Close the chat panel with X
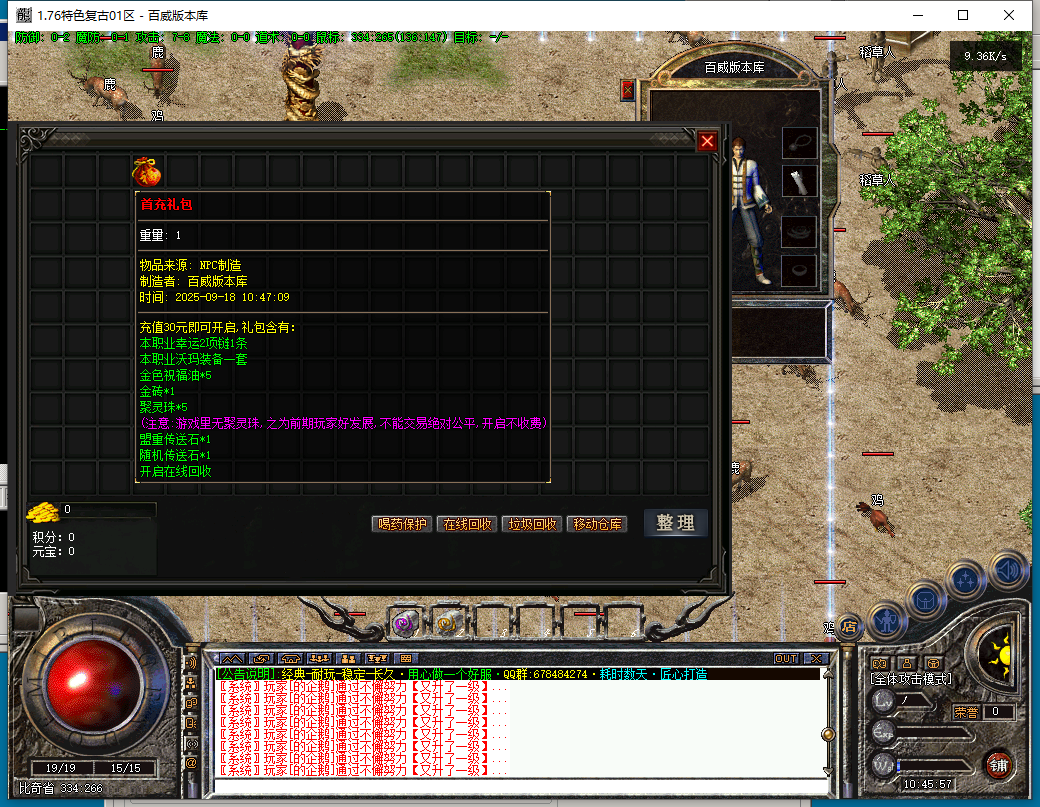Screen dimensions: 1040x807 coord(815,658)
